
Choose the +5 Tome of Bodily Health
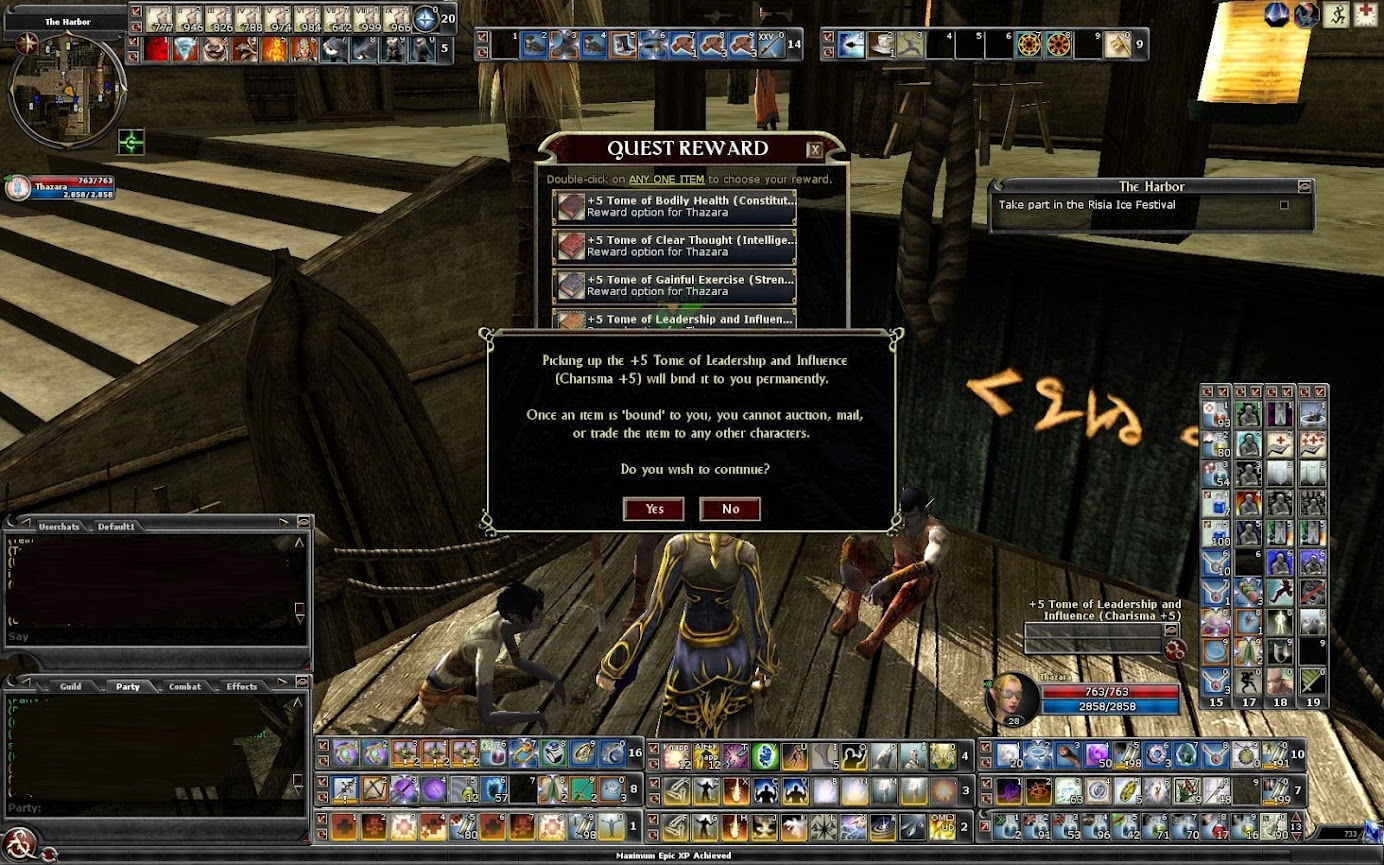[x=674, y=206]
